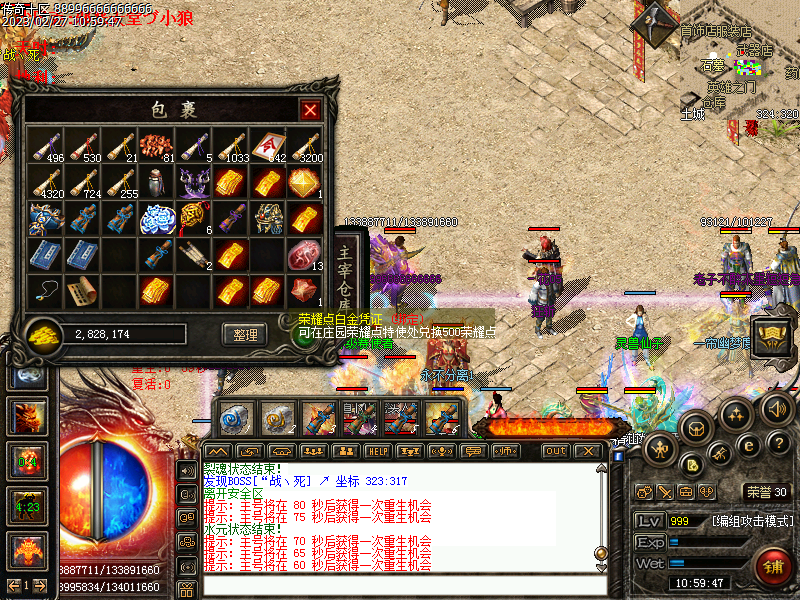Image resolution: width=800 pixels, height=600 pixels.
Task: Open the character equipment round icon
Action: [x=661, y=449]
